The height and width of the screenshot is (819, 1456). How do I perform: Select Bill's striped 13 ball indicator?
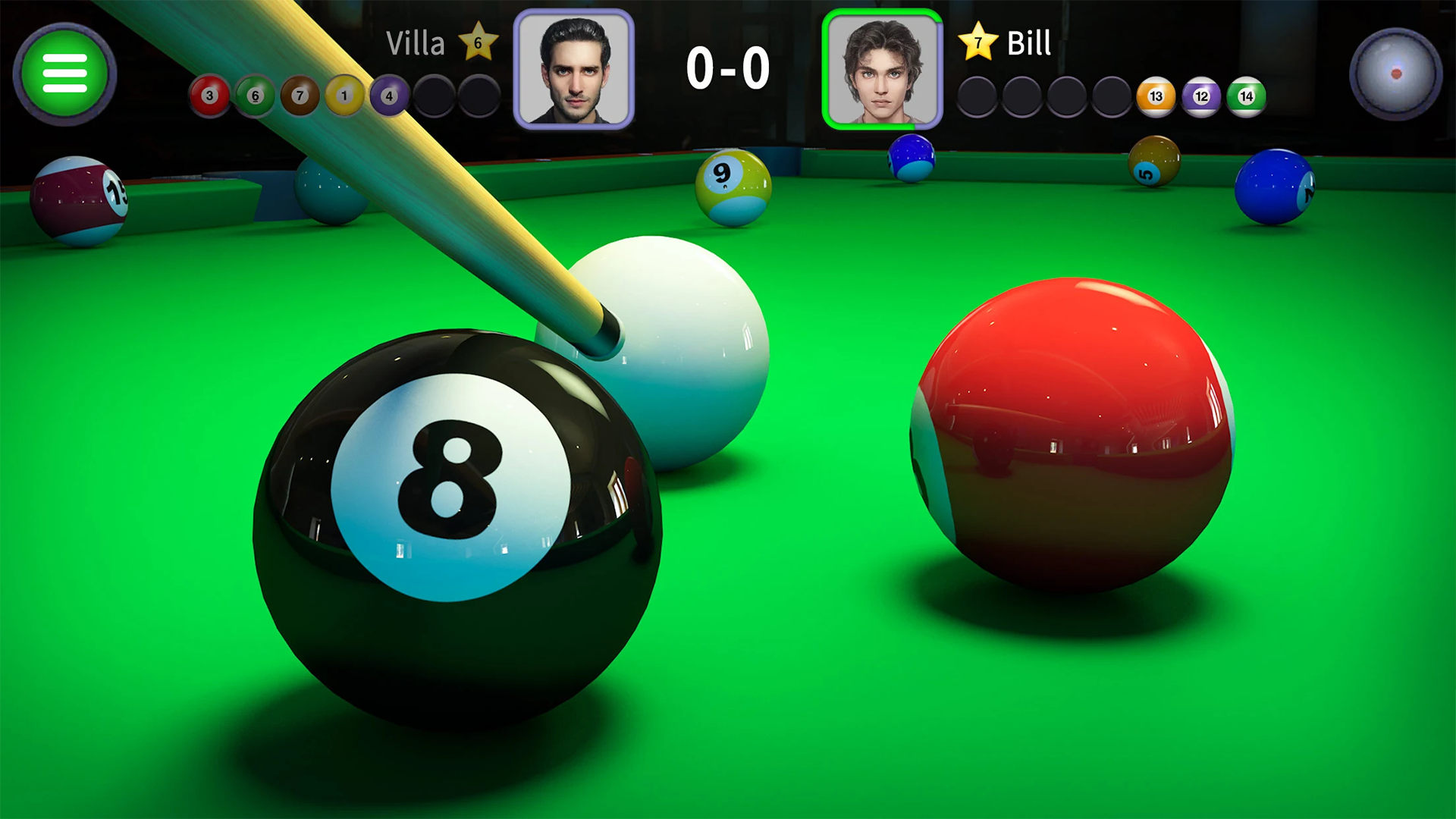point(1156,95)
